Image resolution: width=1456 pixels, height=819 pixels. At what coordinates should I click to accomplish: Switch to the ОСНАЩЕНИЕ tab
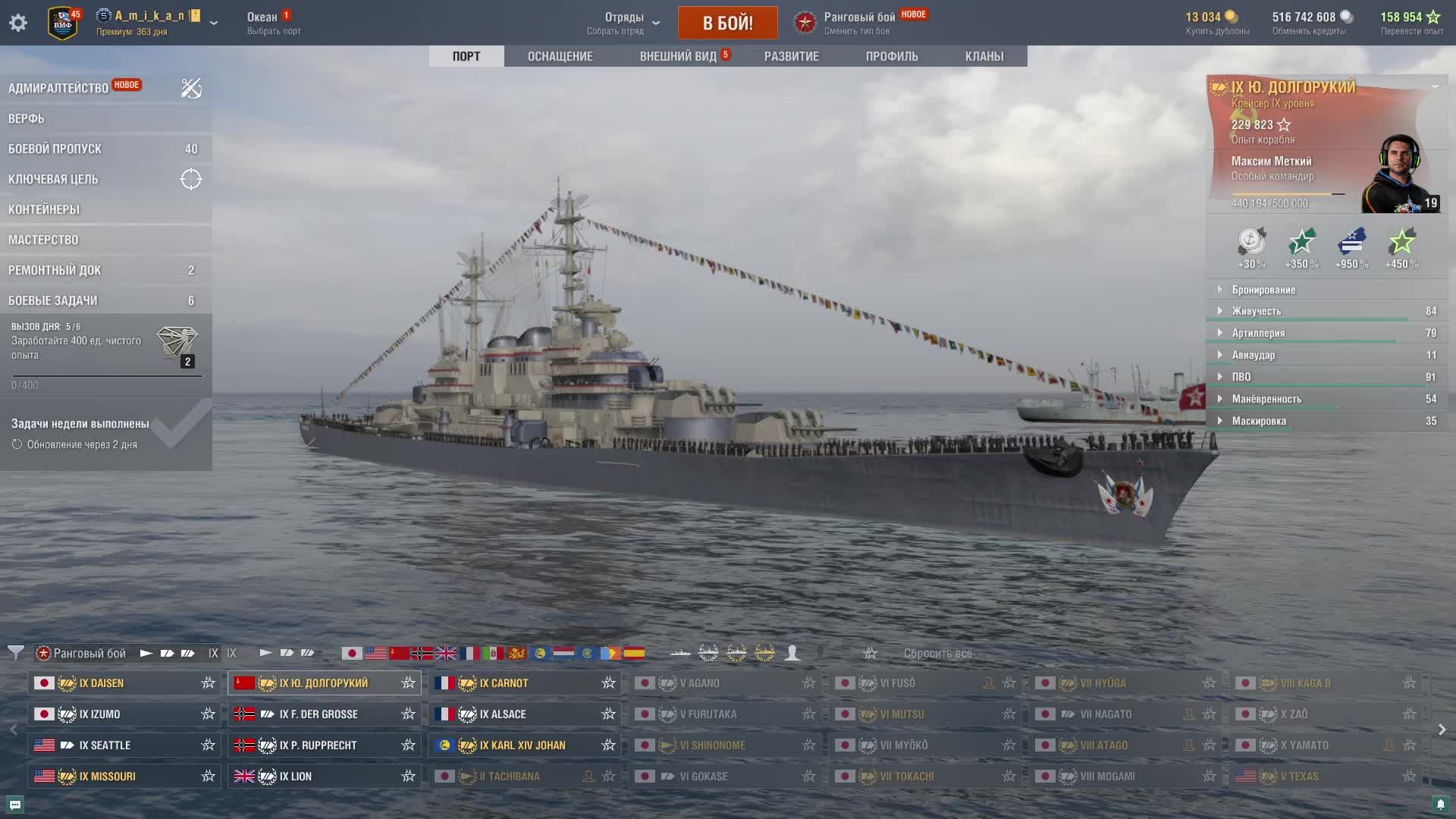(x=560, y=56)
